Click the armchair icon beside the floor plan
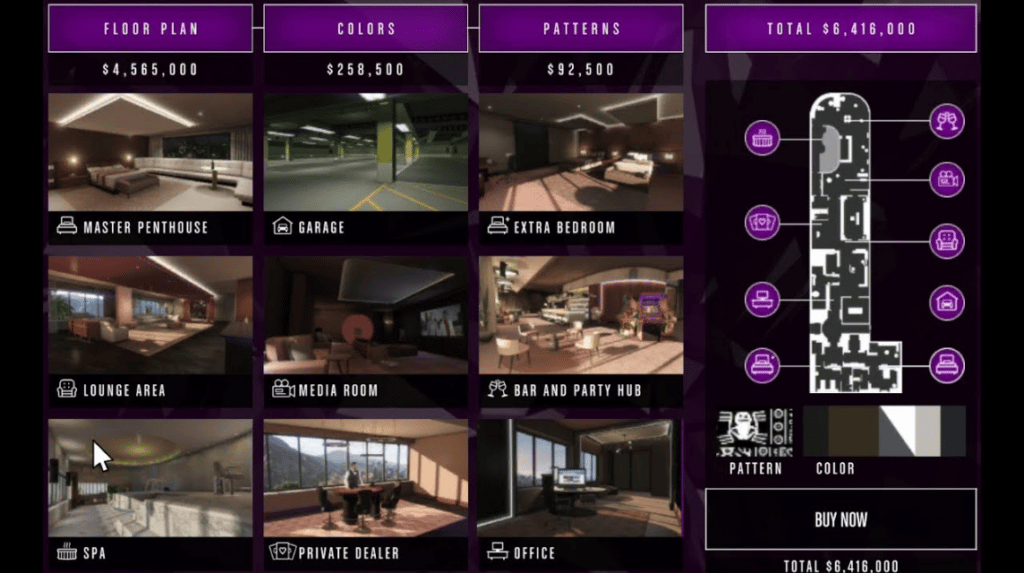The height and width of the screenshot is (573, 1024). [946, 240]
